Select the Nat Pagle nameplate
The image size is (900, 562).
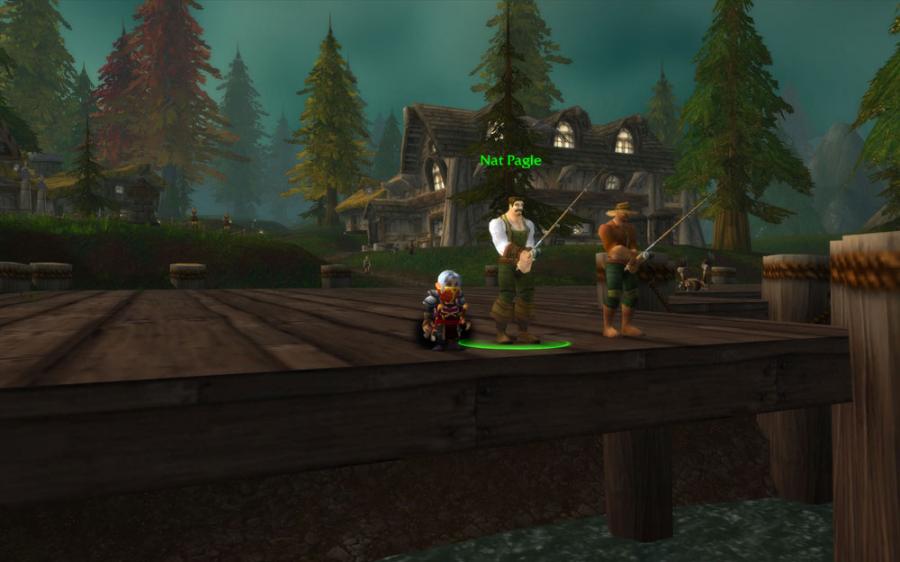click(x=510, y=160)
